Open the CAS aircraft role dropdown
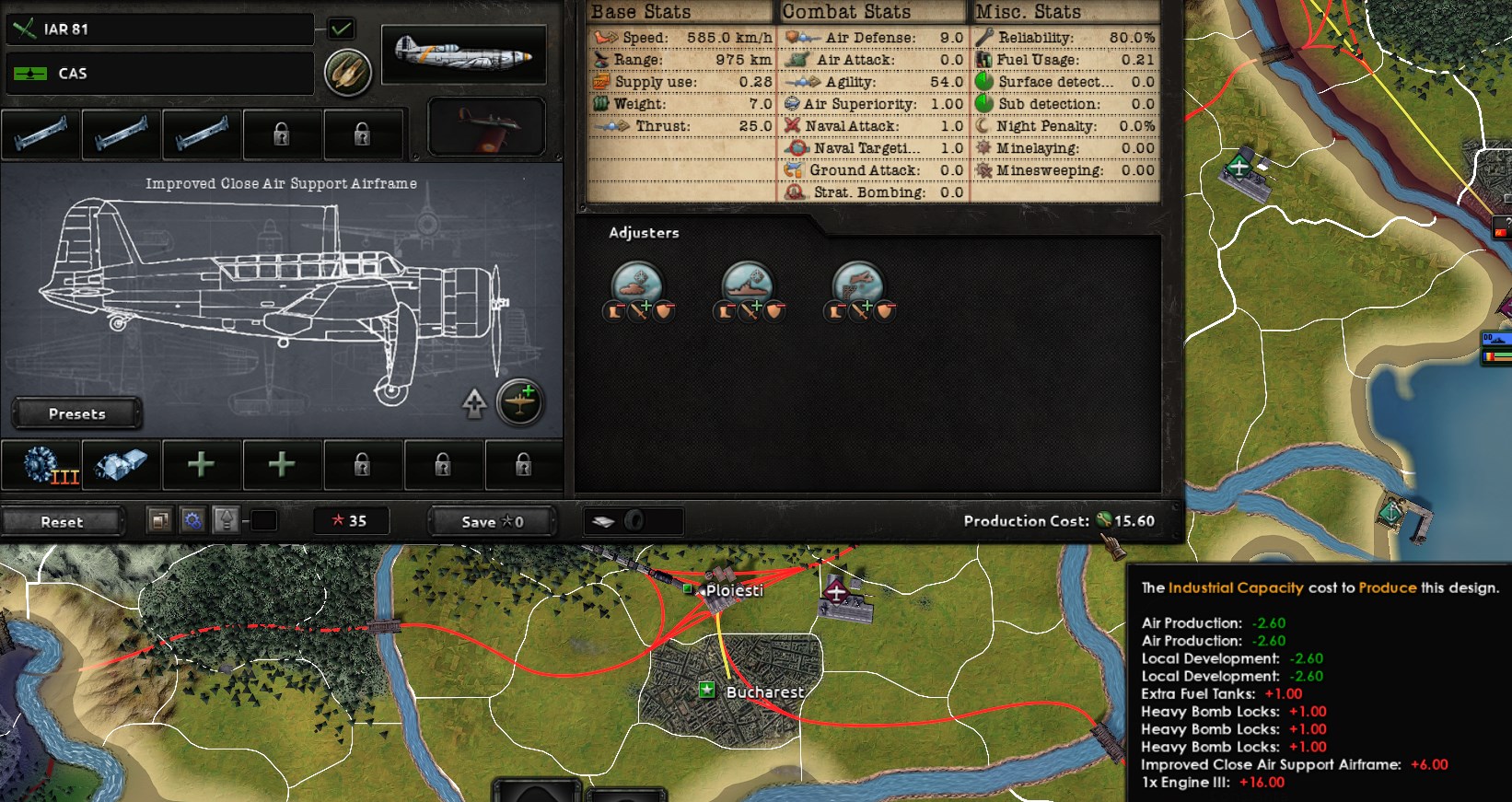 pyautogui.click(x=158, y=74)
